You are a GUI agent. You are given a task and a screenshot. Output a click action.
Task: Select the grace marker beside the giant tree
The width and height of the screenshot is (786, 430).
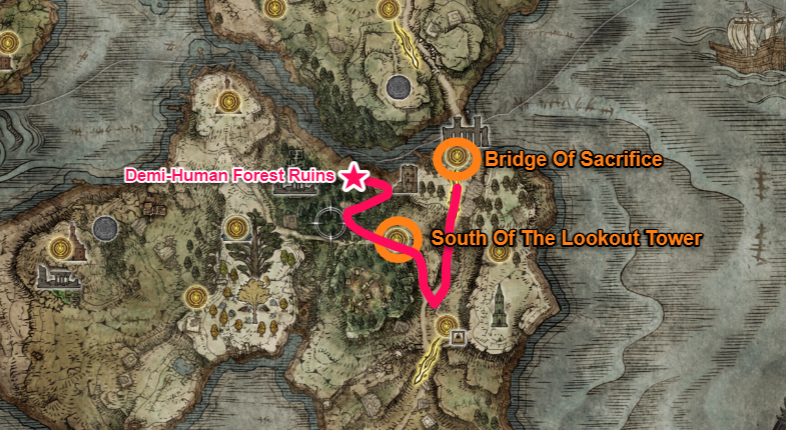click(x=237, y=229)
